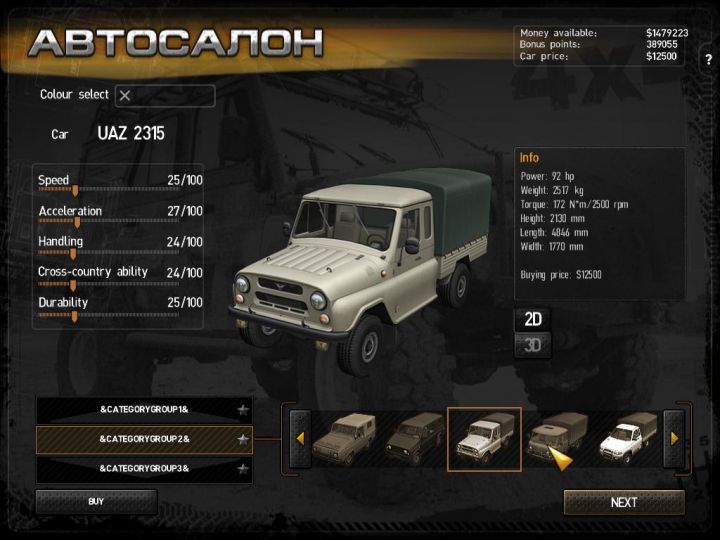Select the highlighted beige pickup thumbnail
Screen dimensions: 720x540
pyautogui.click(x=484, y=438)
